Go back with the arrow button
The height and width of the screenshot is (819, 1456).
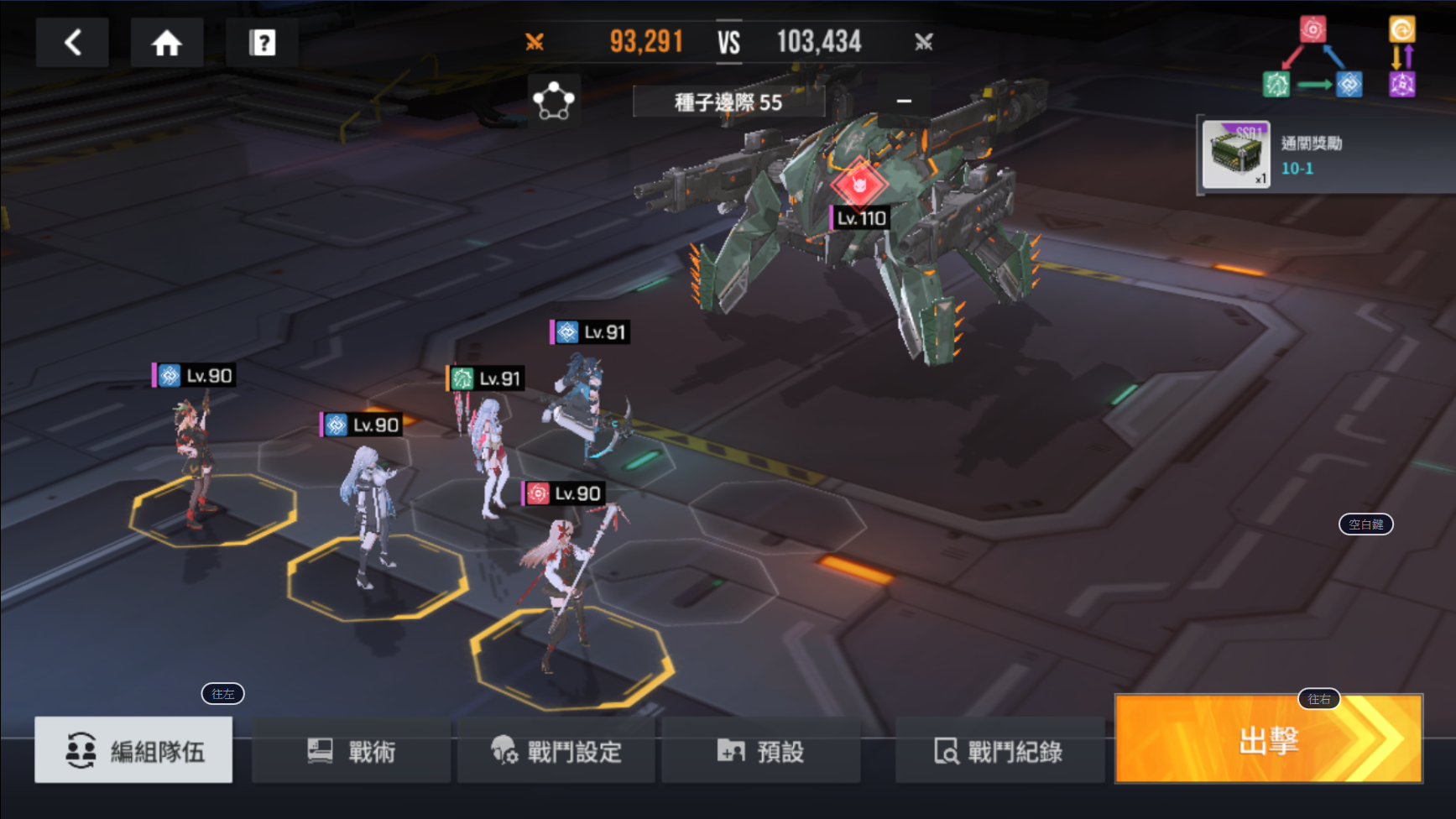pyautogui.click(x=72, y=43)
